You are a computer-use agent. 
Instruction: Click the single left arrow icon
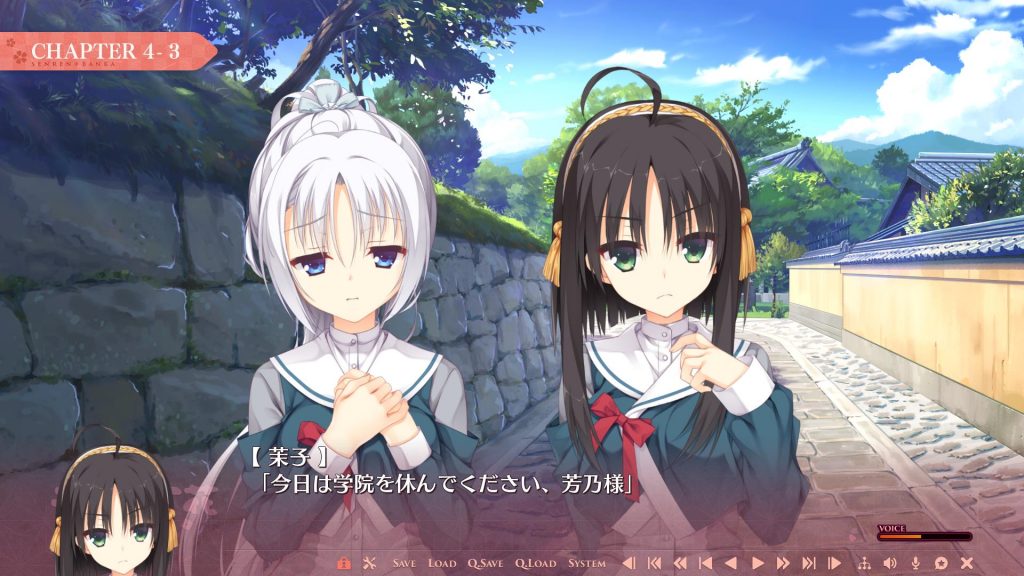(730, 563)
